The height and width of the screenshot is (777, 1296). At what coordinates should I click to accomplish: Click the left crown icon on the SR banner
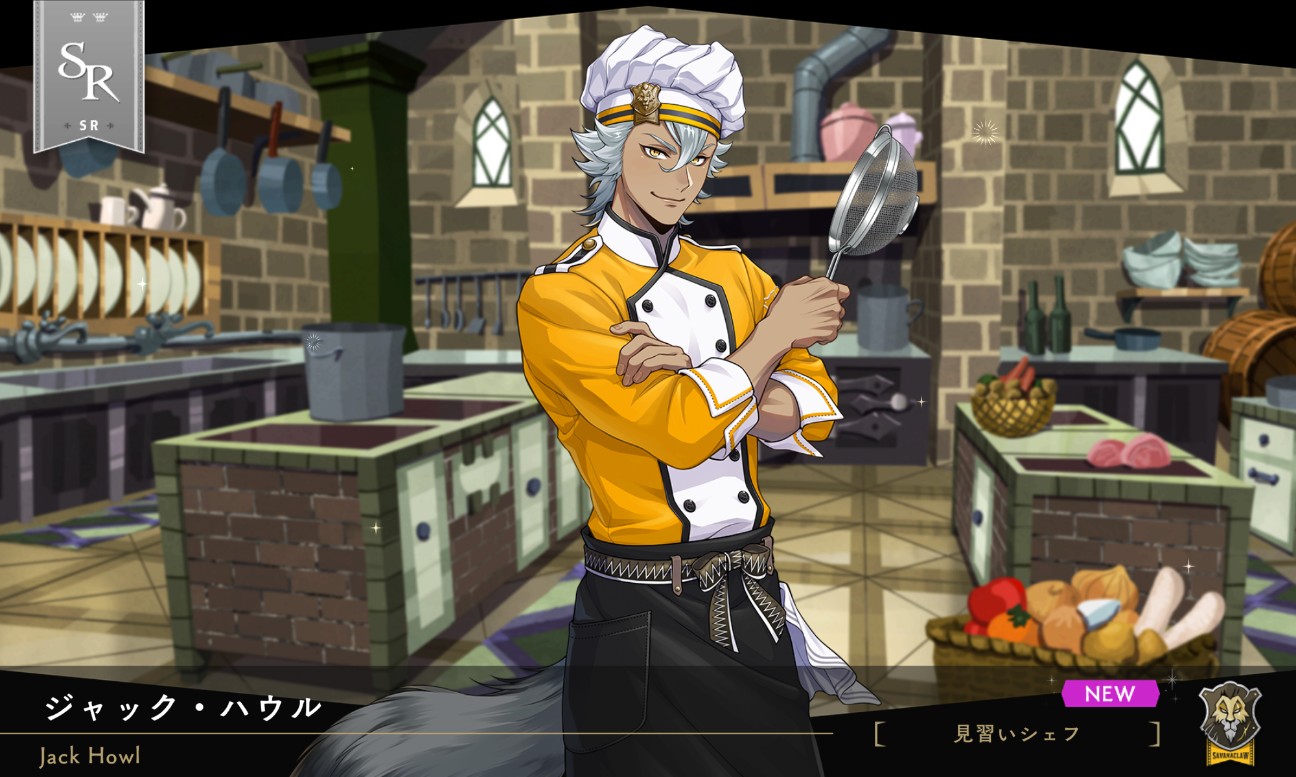(x=77, y=16)
